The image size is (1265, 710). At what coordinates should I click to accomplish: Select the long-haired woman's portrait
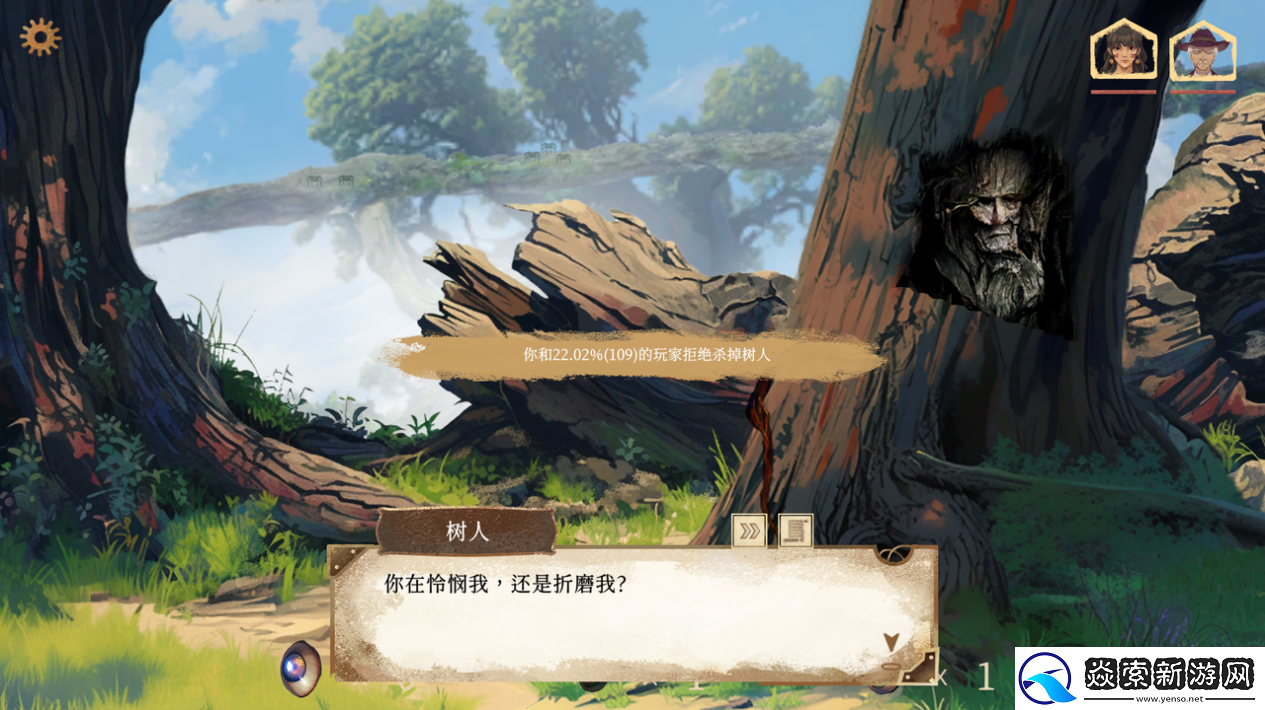coord(1123,51)
